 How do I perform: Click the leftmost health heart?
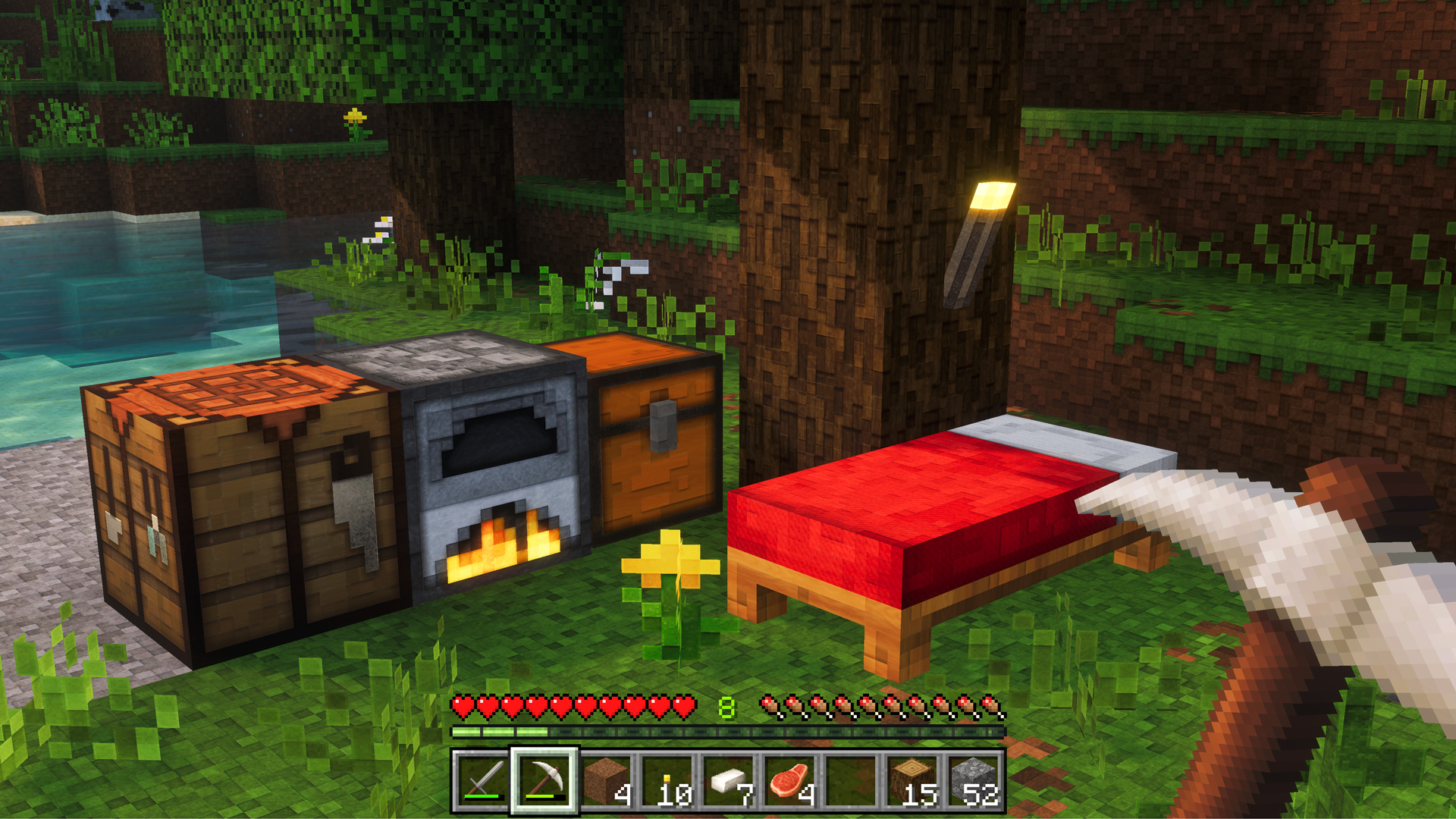461,705
